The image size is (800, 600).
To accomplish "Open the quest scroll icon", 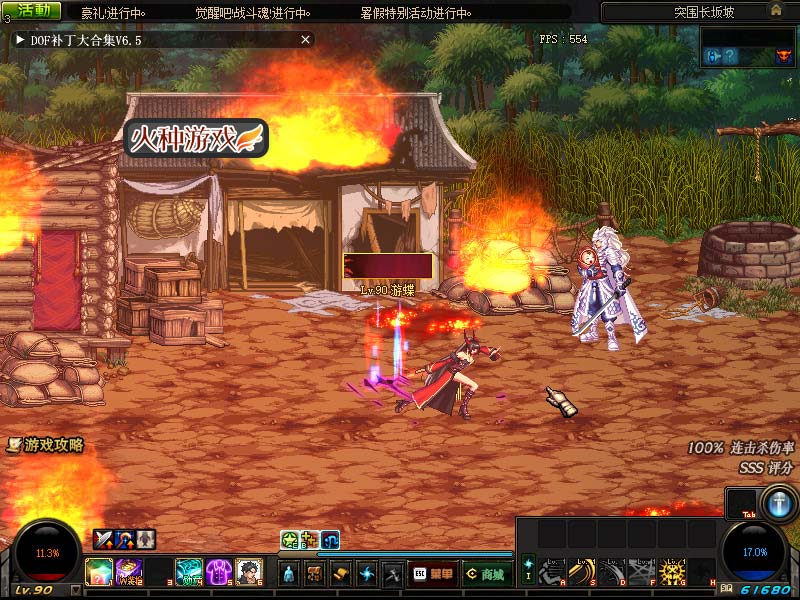I will (x=341, y=574).
